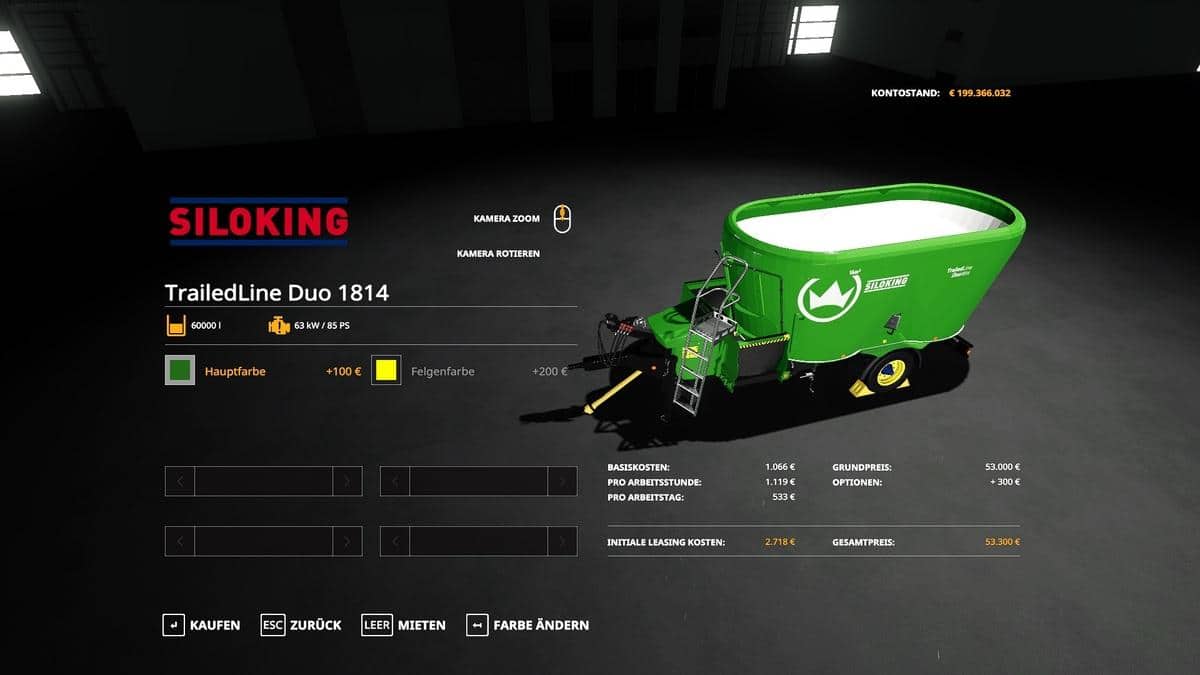The width and height of the screenshot is (1200, 675).
Task: Go back with the Zurück button
Action: [x=301, y=625]
